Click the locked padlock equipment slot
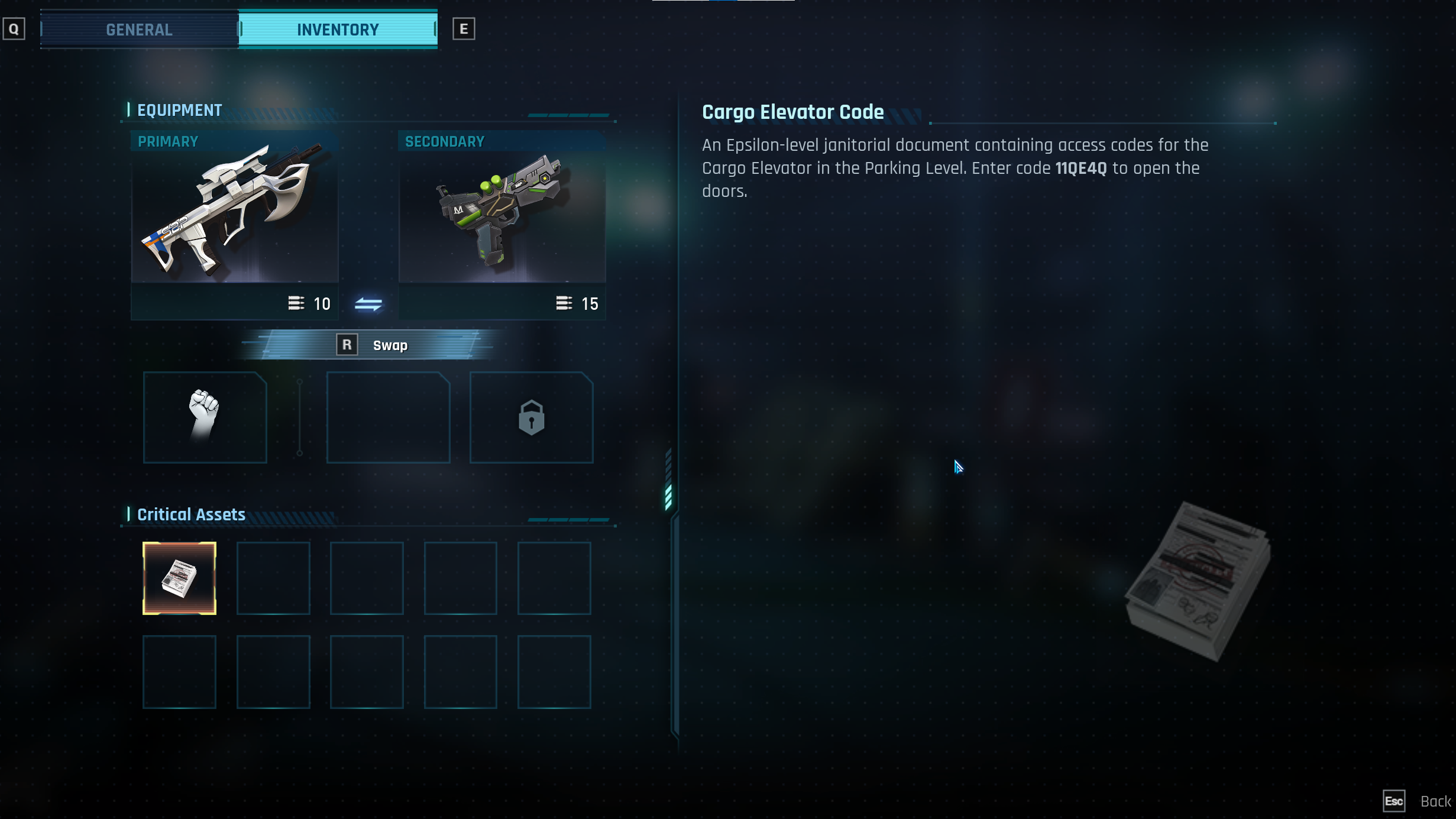Image resolution: width=1456 pixels, height=819 pixels. 531,417
